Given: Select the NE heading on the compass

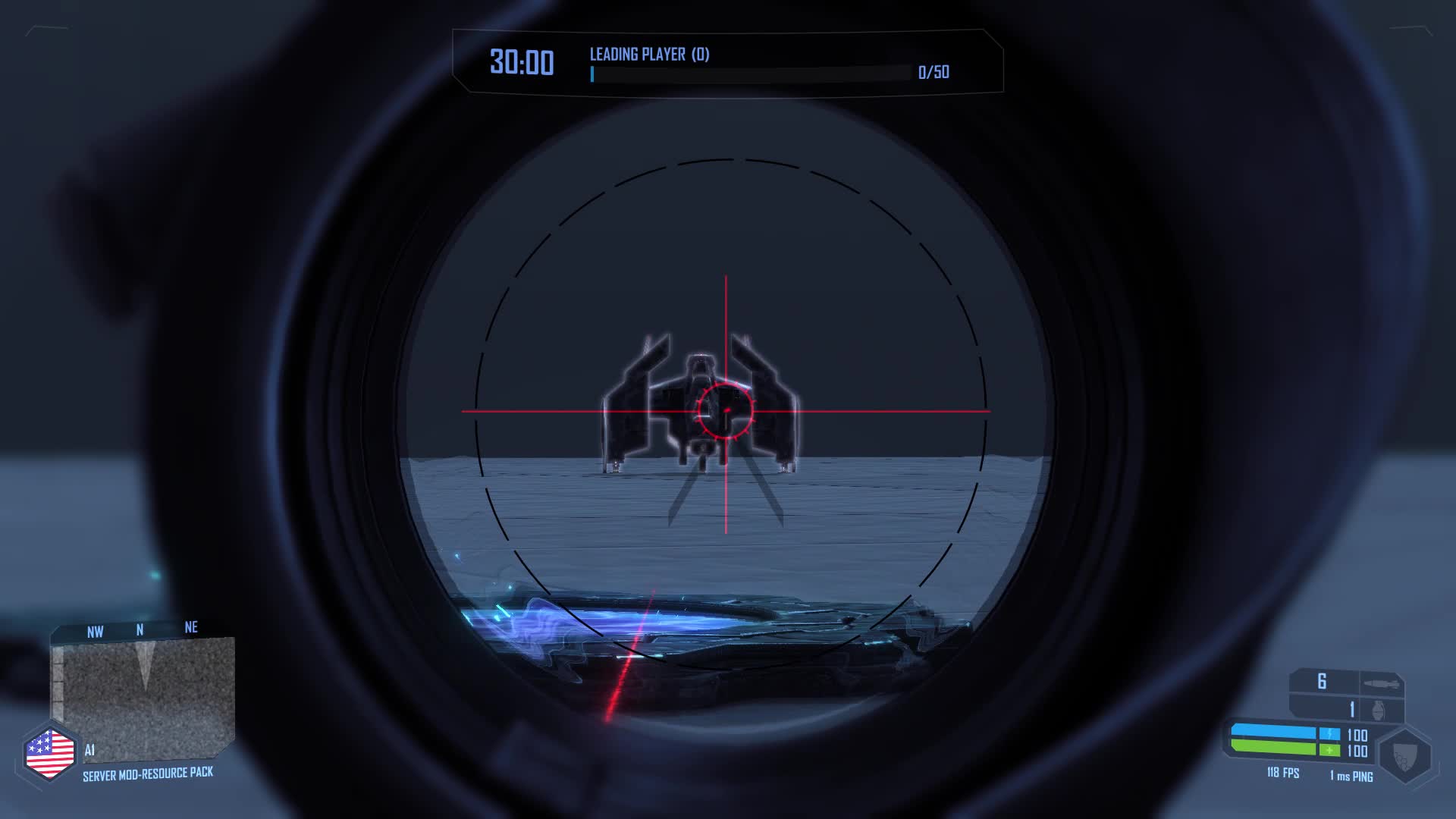Looking at the screenshot, I should click(x=190, y=627).
